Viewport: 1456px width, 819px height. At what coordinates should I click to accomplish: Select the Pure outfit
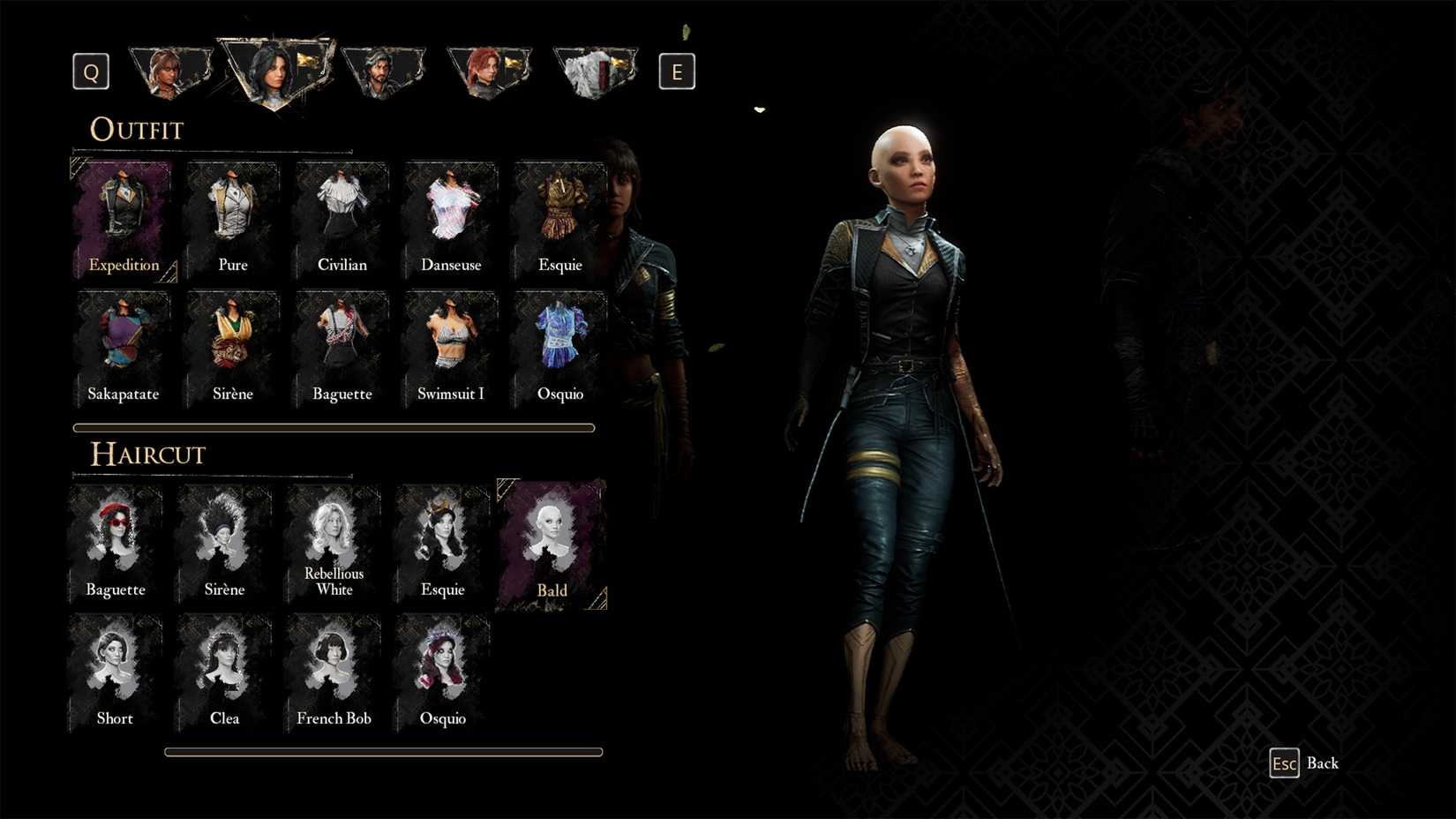(232, 216)
